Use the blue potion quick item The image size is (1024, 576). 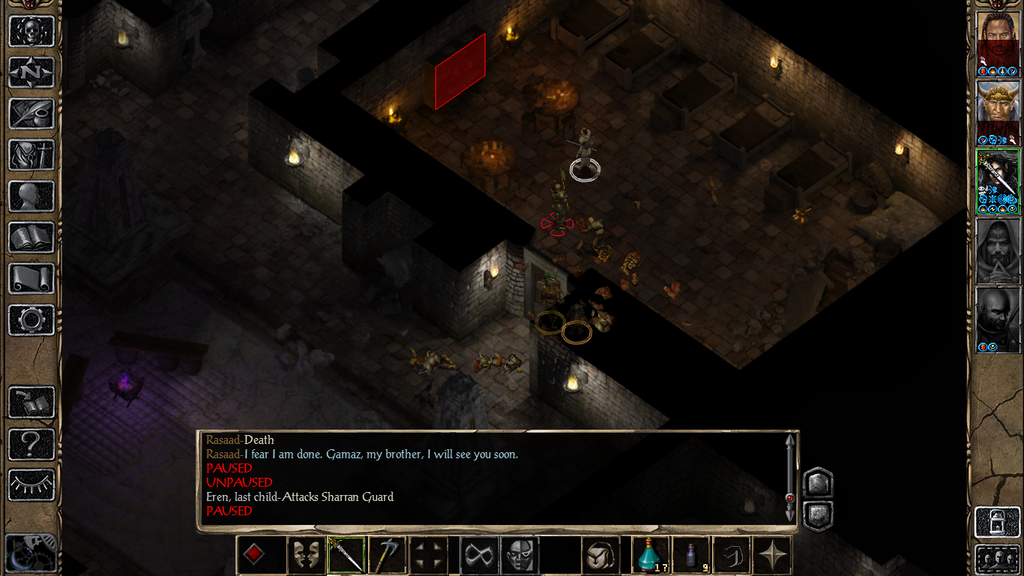coord(649,554)
